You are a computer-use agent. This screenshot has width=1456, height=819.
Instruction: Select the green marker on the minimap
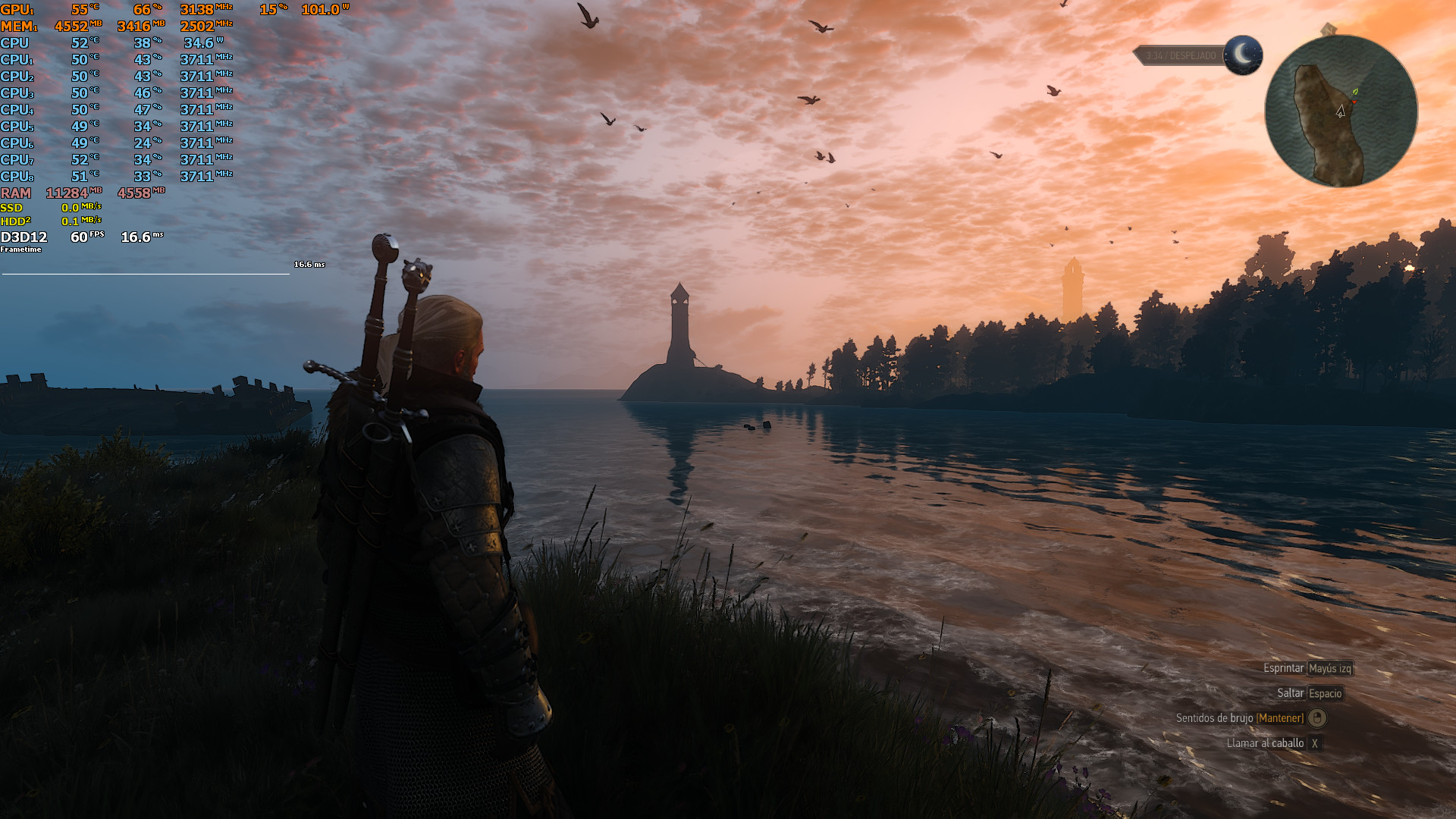pos(1355,93)
